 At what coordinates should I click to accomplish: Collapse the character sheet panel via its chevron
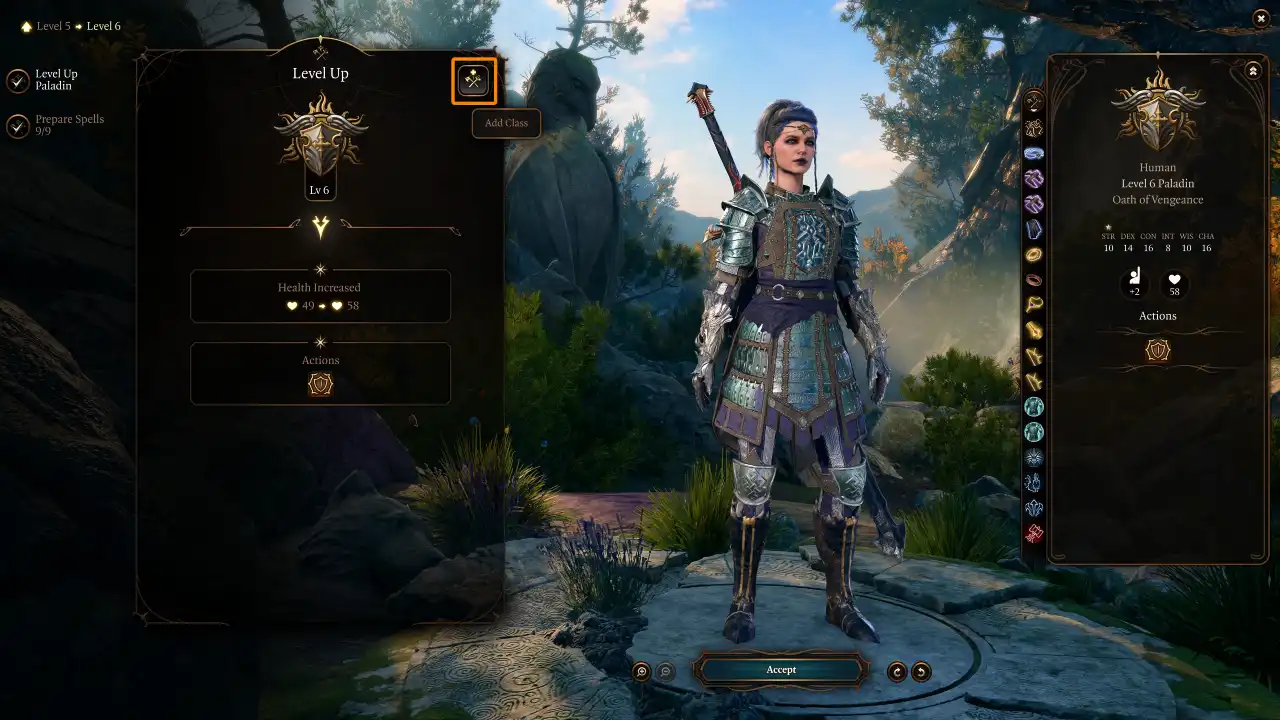point(1253,70)
